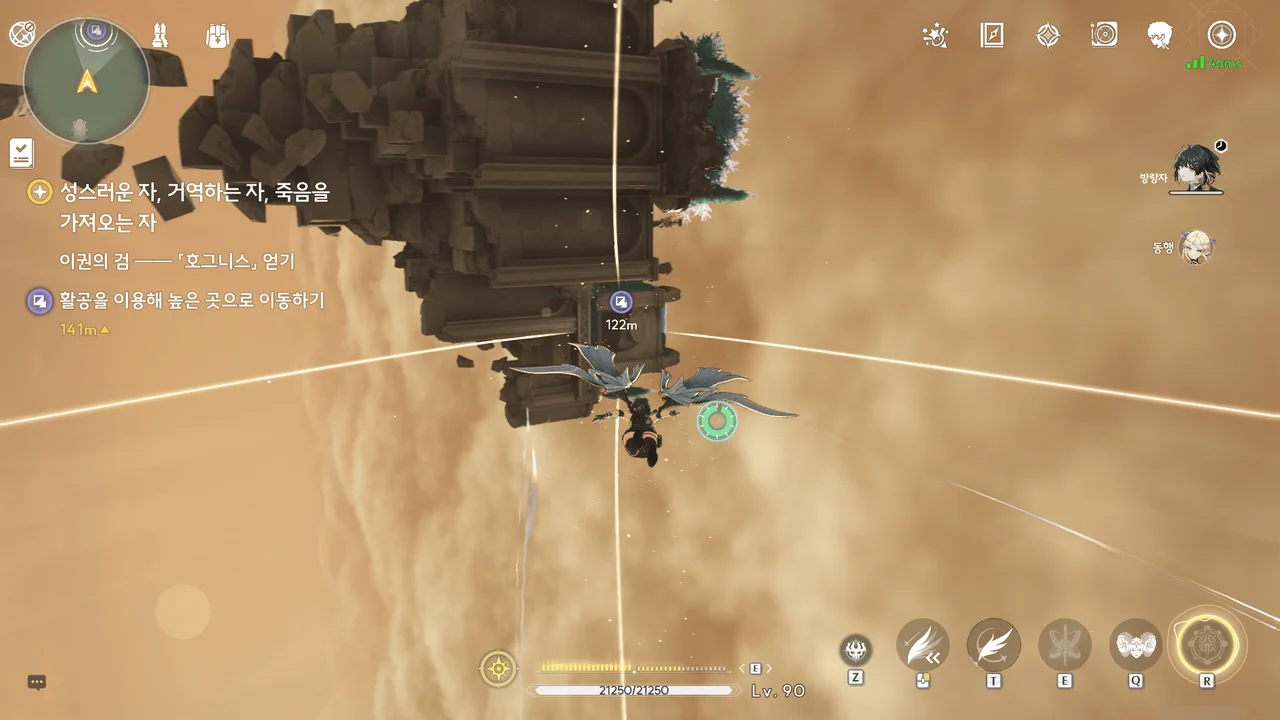Click the globe icon beside the minimap
The height and width of the screenshot is (720, 1280).
point(22,35)
